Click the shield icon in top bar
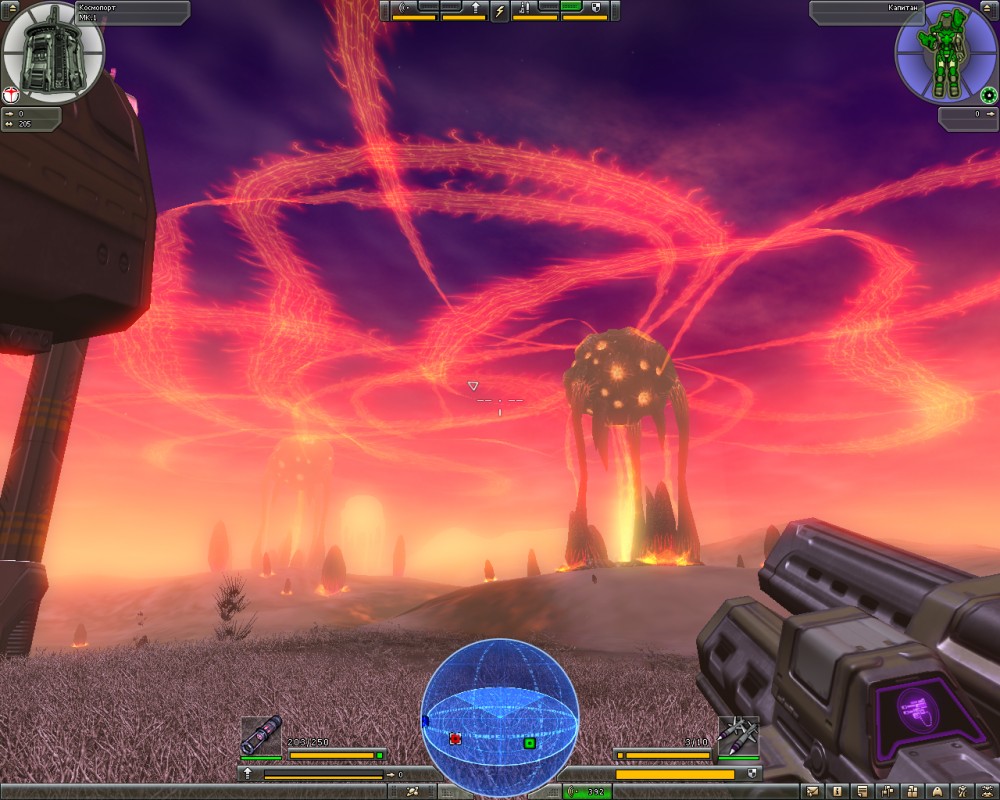The image size is (1000, 800). pyautogui.click(x=596, y=9)
